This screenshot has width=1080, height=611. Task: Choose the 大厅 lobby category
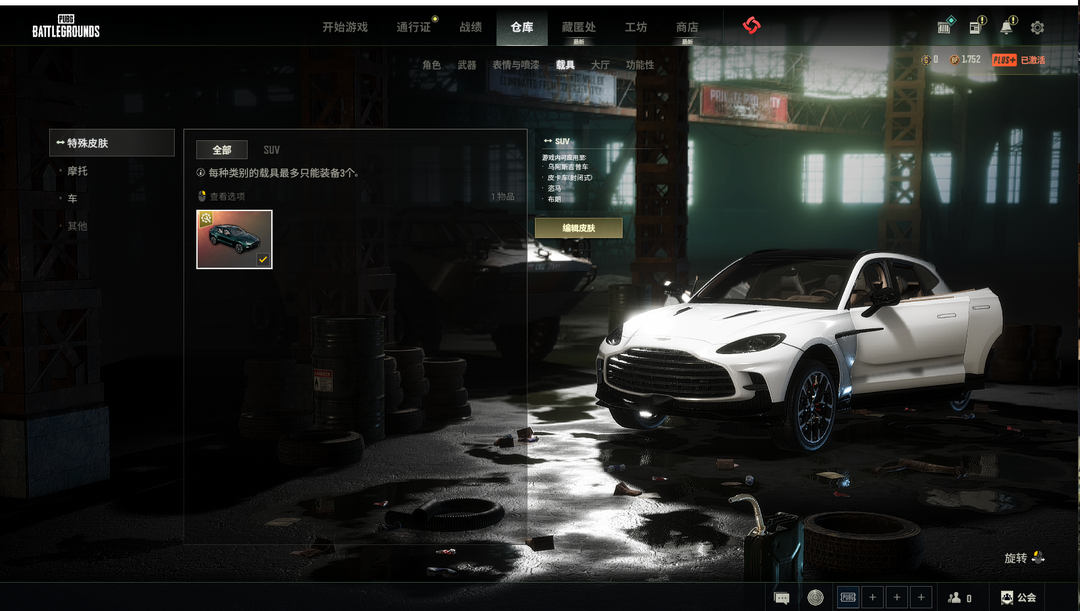click(x=600, y=65)
